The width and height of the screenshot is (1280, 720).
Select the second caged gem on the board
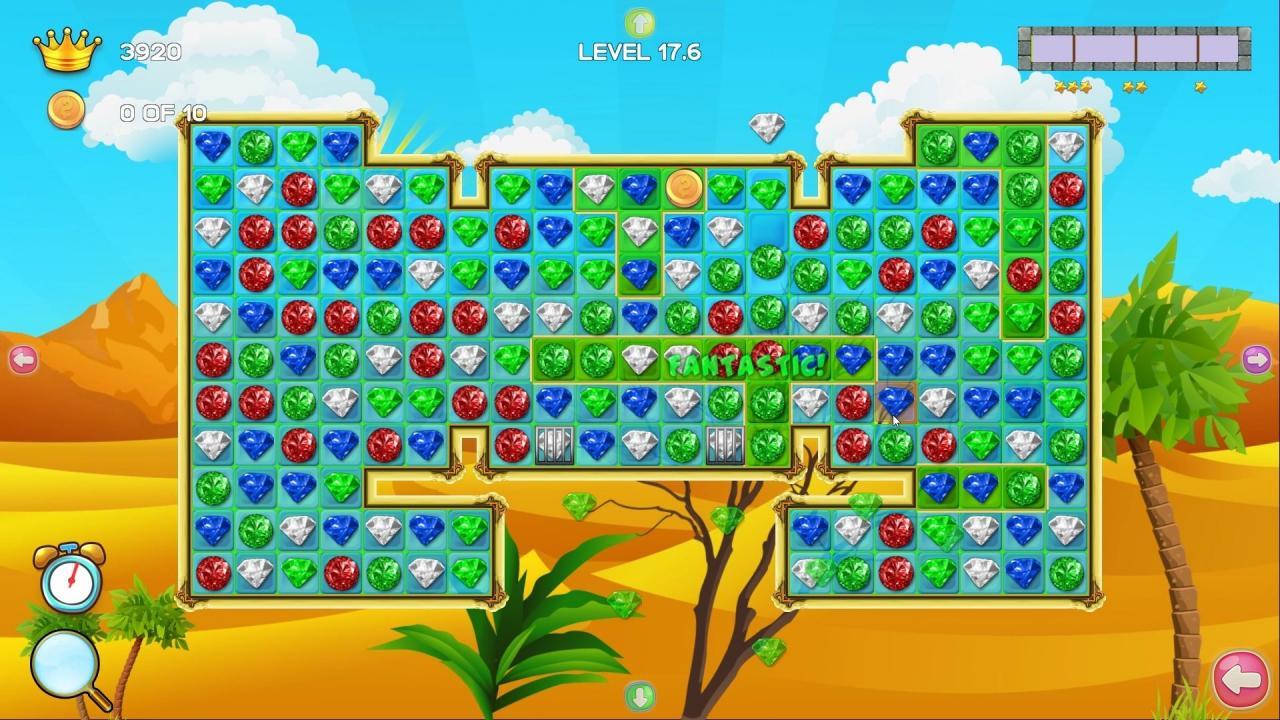point(726,443)
